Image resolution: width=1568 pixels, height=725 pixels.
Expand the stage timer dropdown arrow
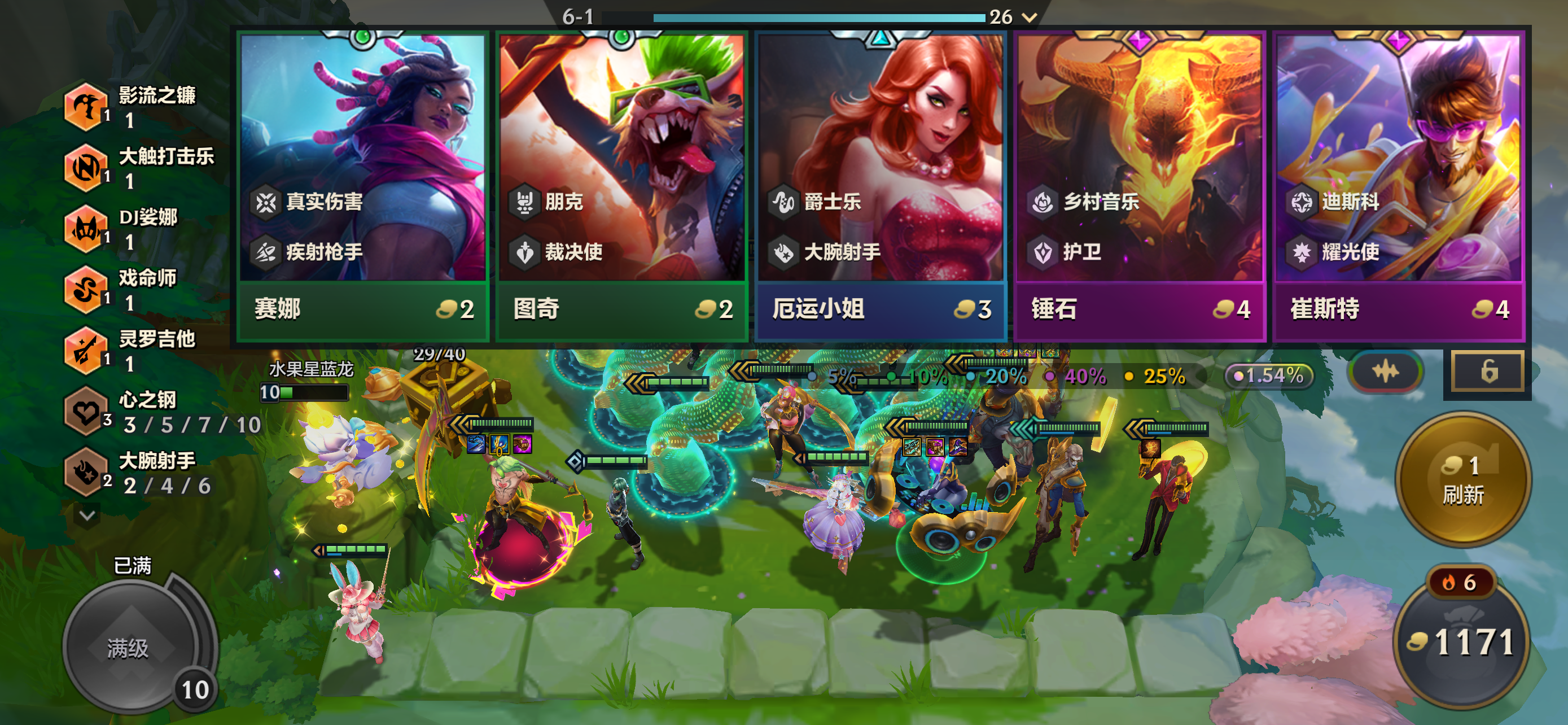1030,17
